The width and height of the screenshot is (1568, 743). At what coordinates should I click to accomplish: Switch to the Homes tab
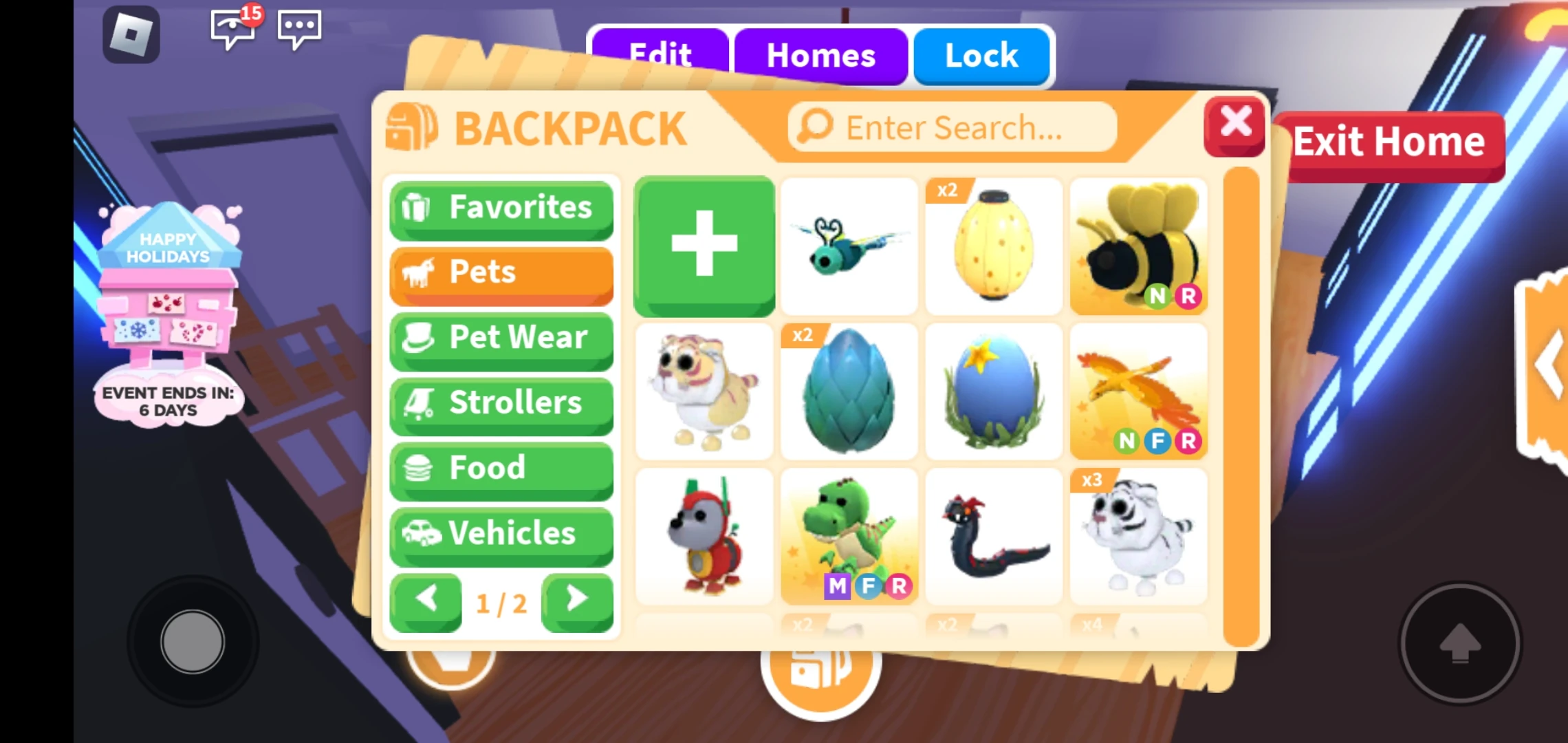click(x=820, y=56)
